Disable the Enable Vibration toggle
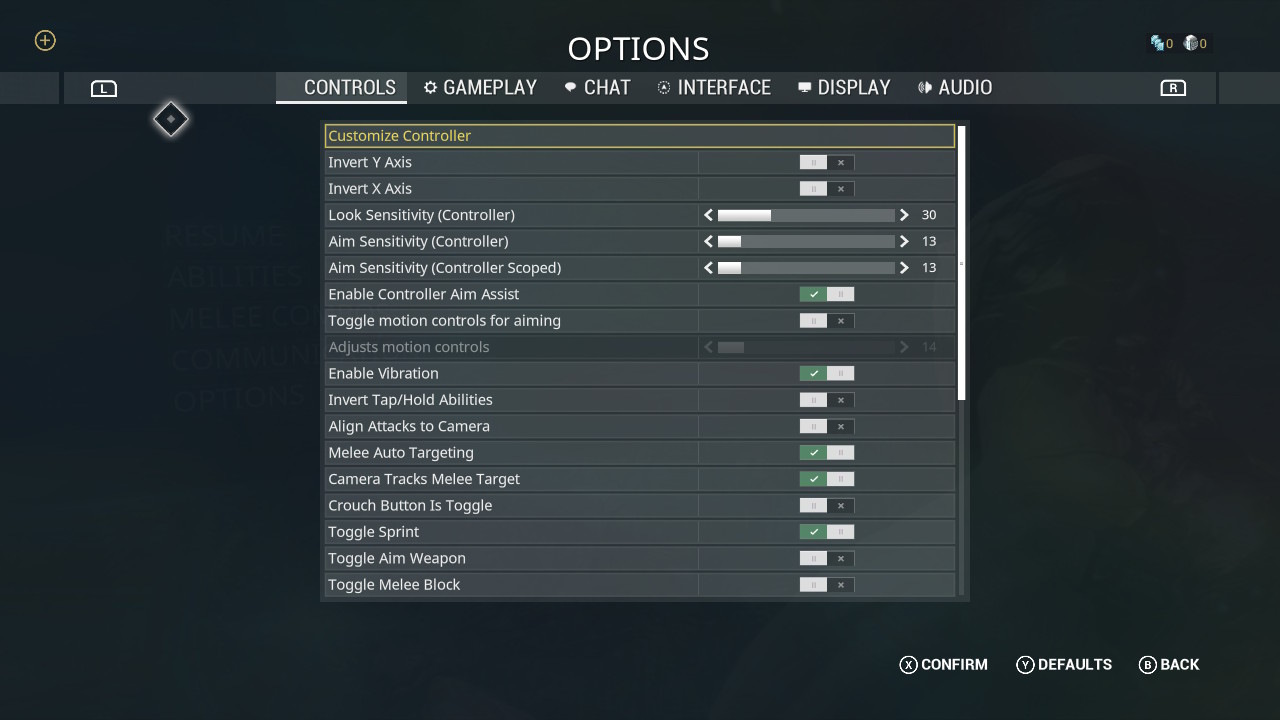 pos(827,373)
